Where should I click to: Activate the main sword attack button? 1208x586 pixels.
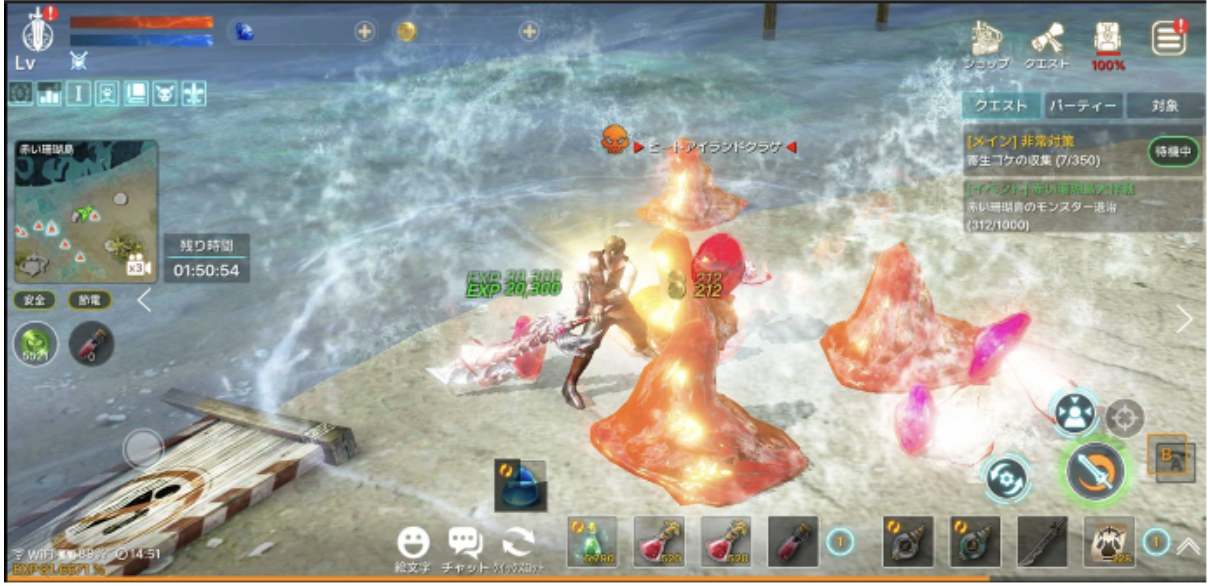pos(1095,471)
